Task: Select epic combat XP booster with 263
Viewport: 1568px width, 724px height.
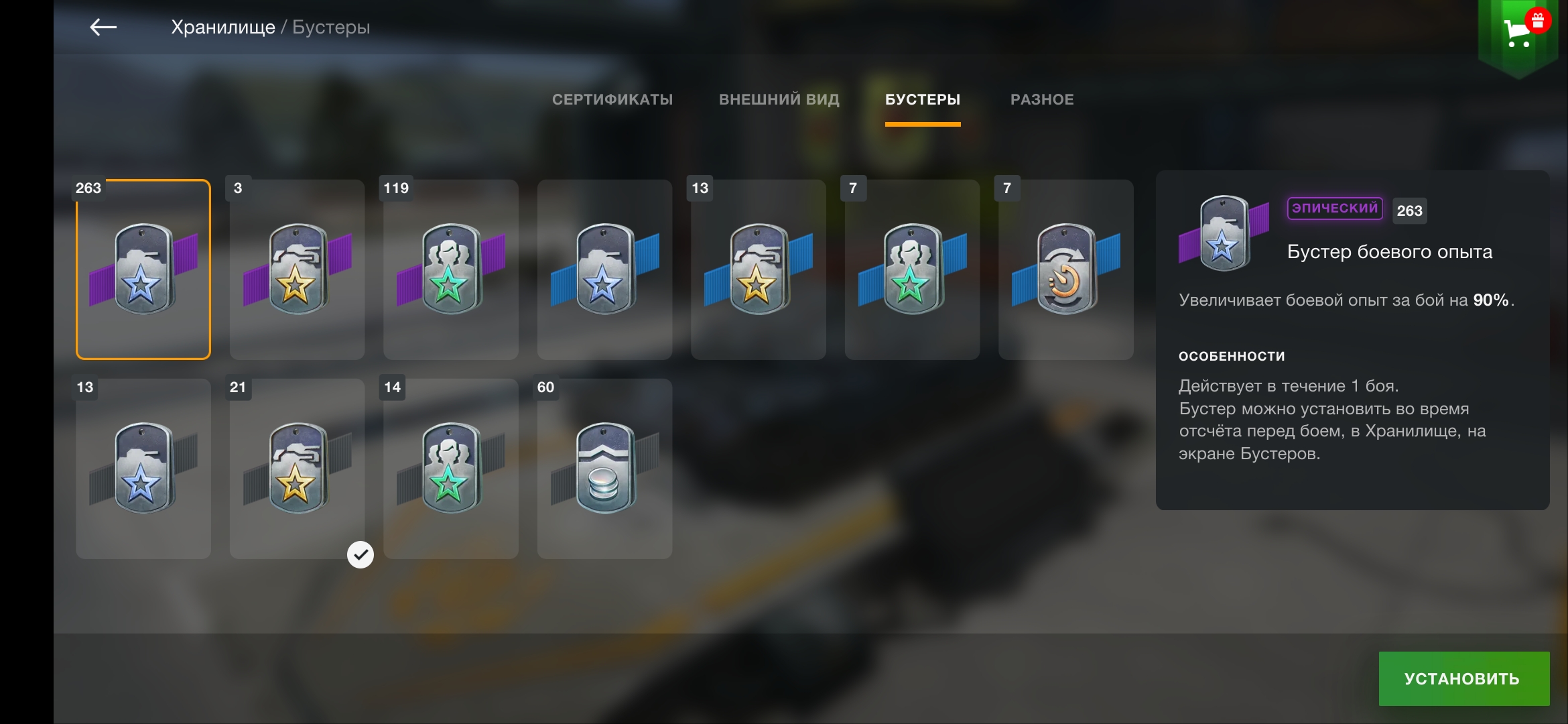Action: tap(143, 269)
